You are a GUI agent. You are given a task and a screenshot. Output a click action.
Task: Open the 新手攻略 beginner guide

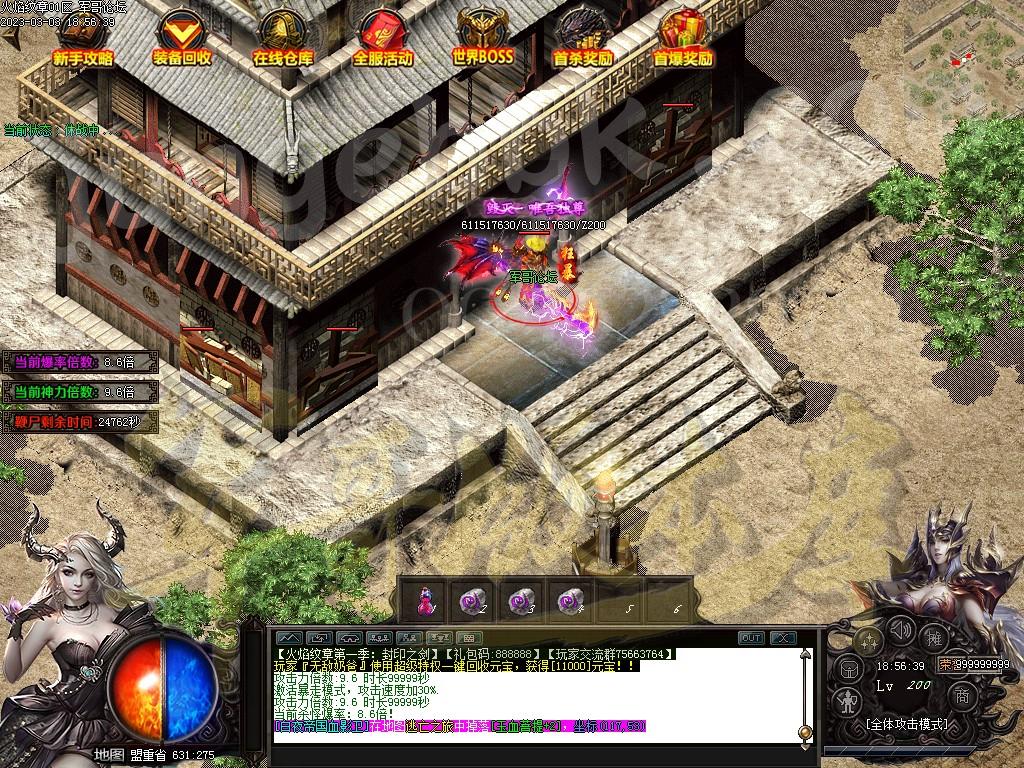coord(82,38)
